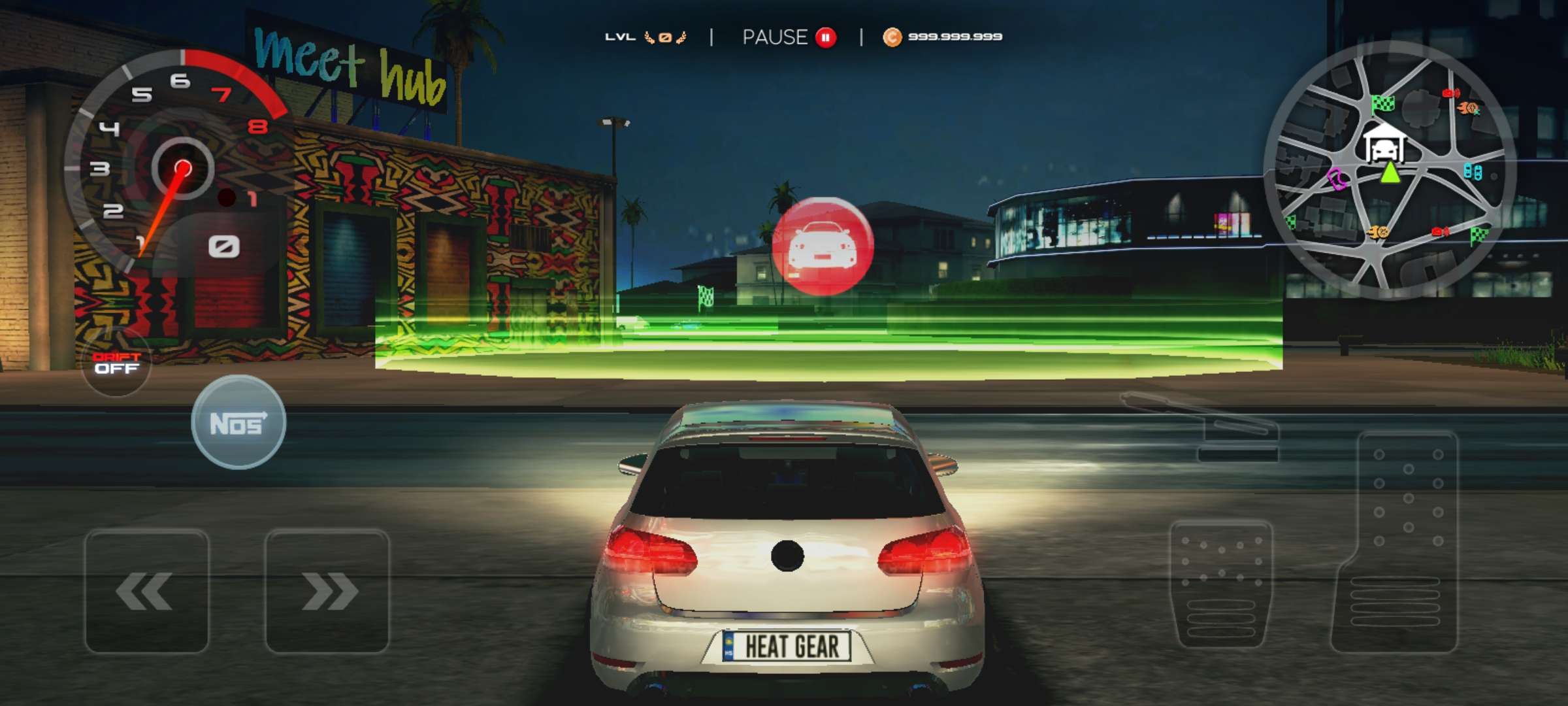Steer right with the right arrow button

[327, 591]
